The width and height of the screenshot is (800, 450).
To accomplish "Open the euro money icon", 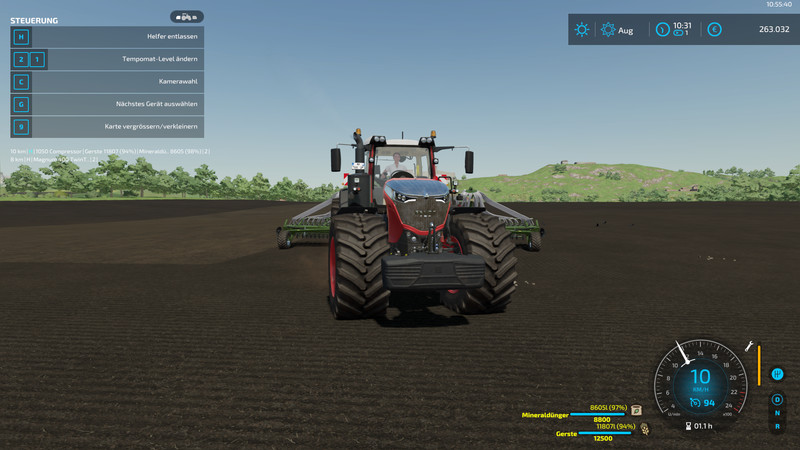I will click(714, 30).
